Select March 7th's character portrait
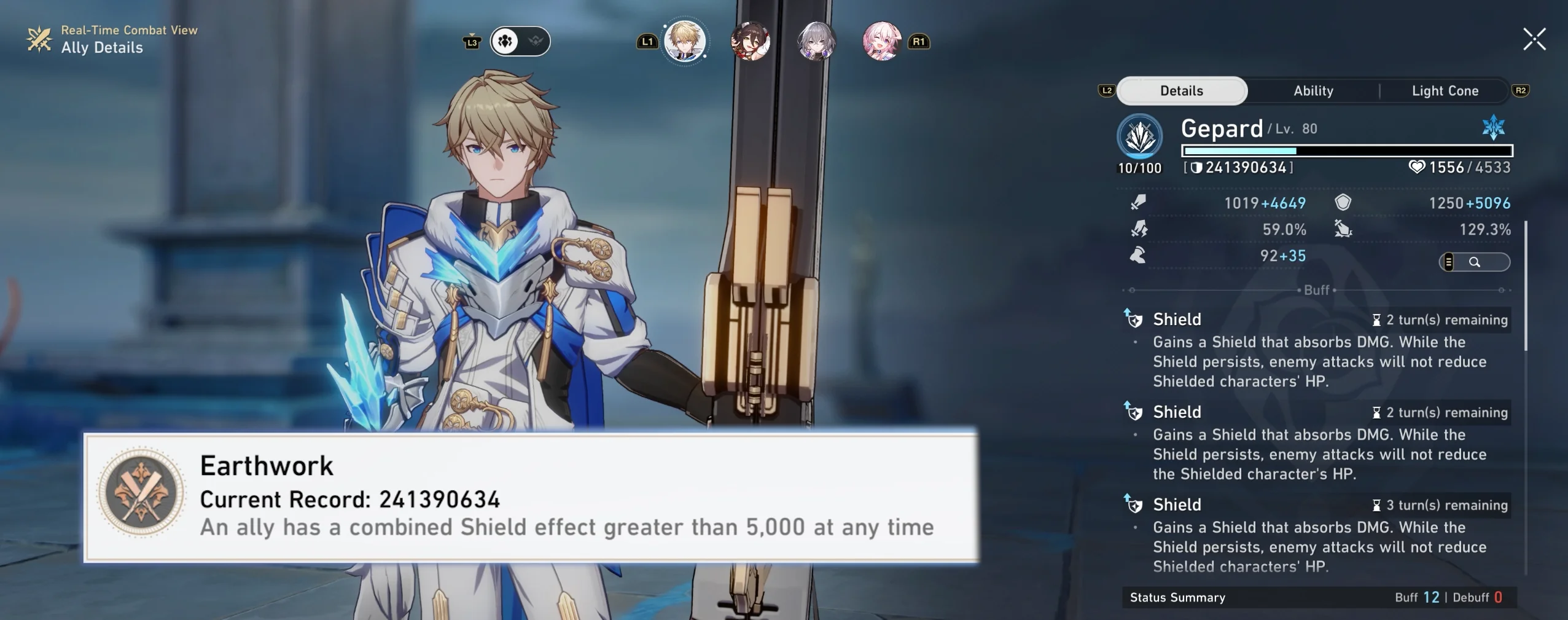 tap(881, 43)
